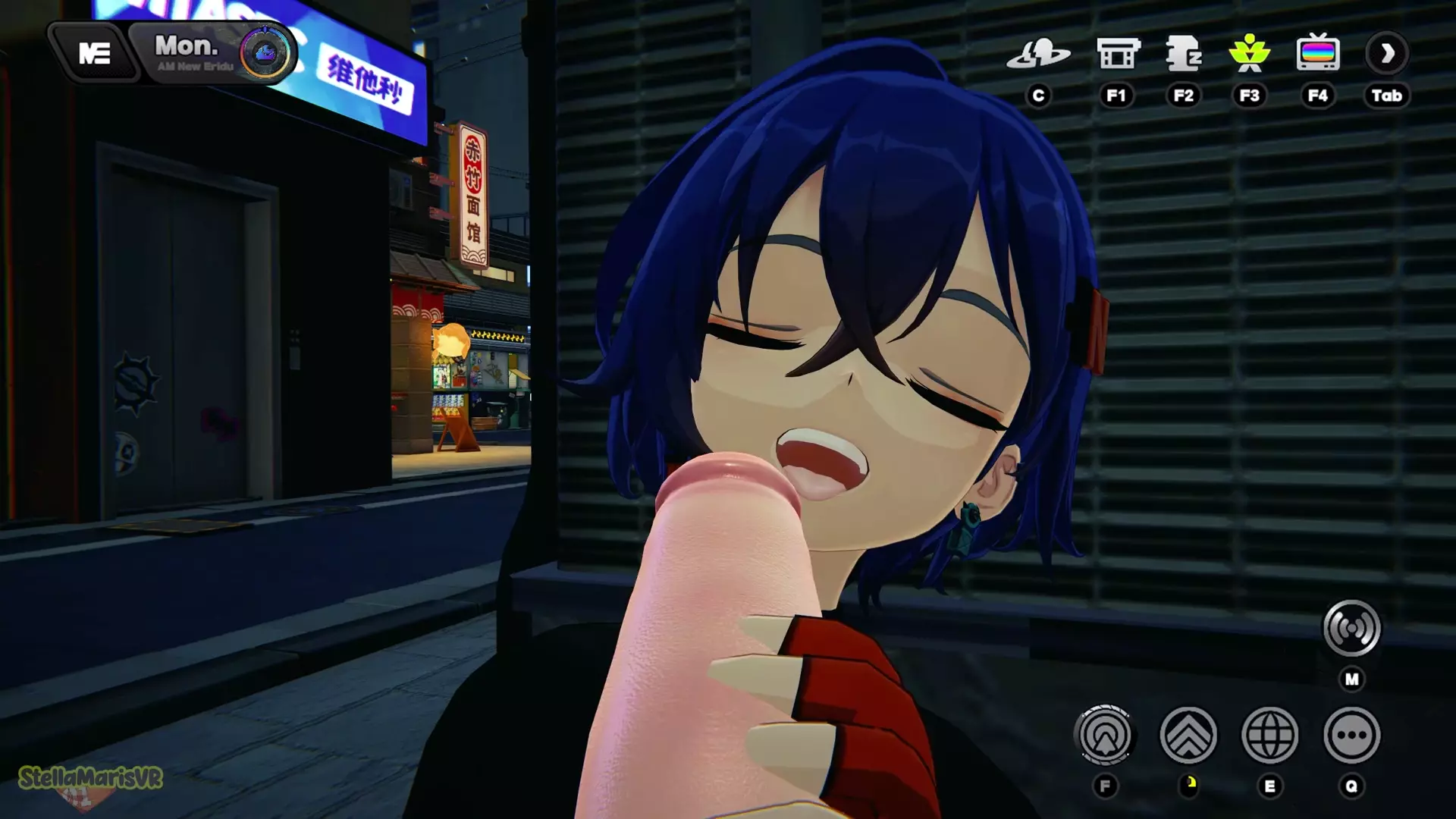Open the ME main menu button
1456x819 pixels.
coord(95,53)
